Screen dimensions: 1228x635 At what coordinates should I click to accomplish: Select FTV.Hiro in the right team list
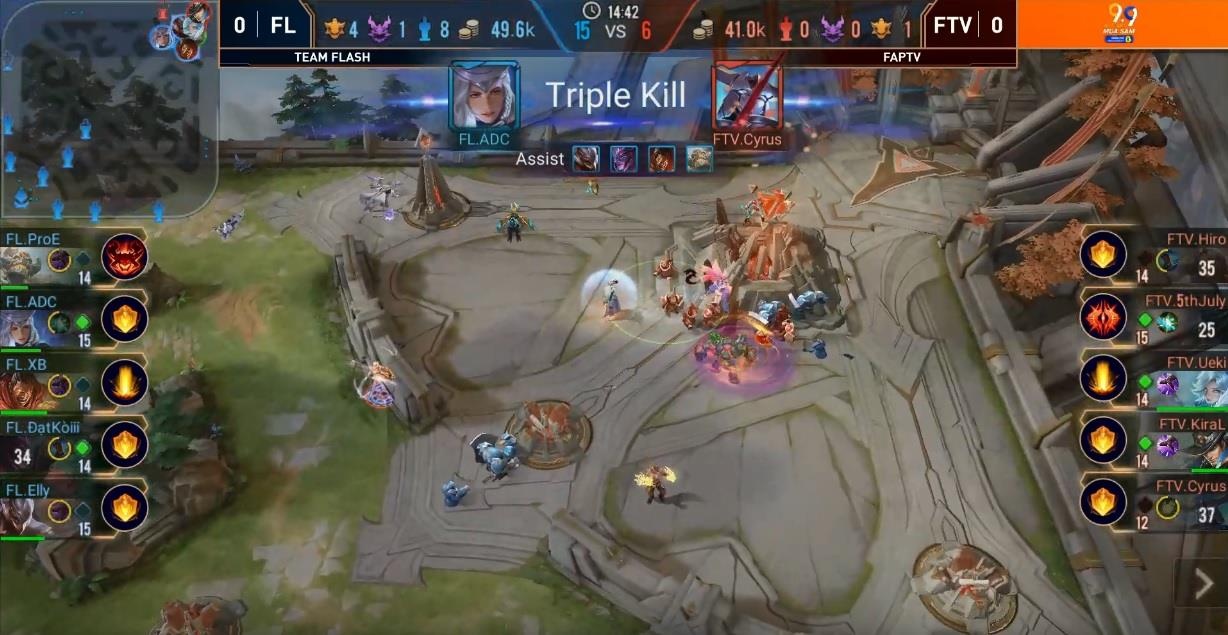coord(1180,260)
